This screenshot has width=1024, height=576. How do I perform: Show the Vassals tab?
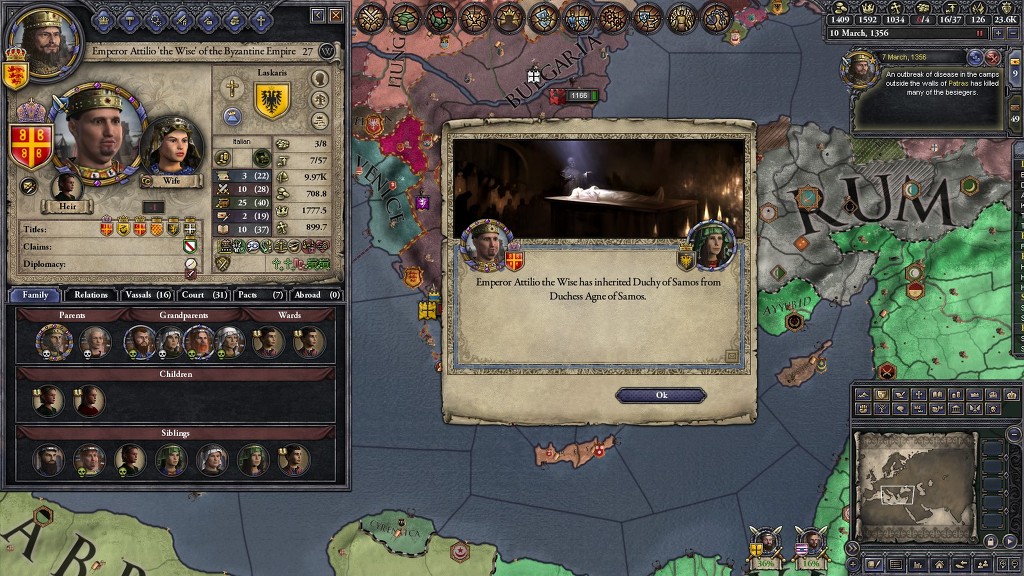(147, 295)
